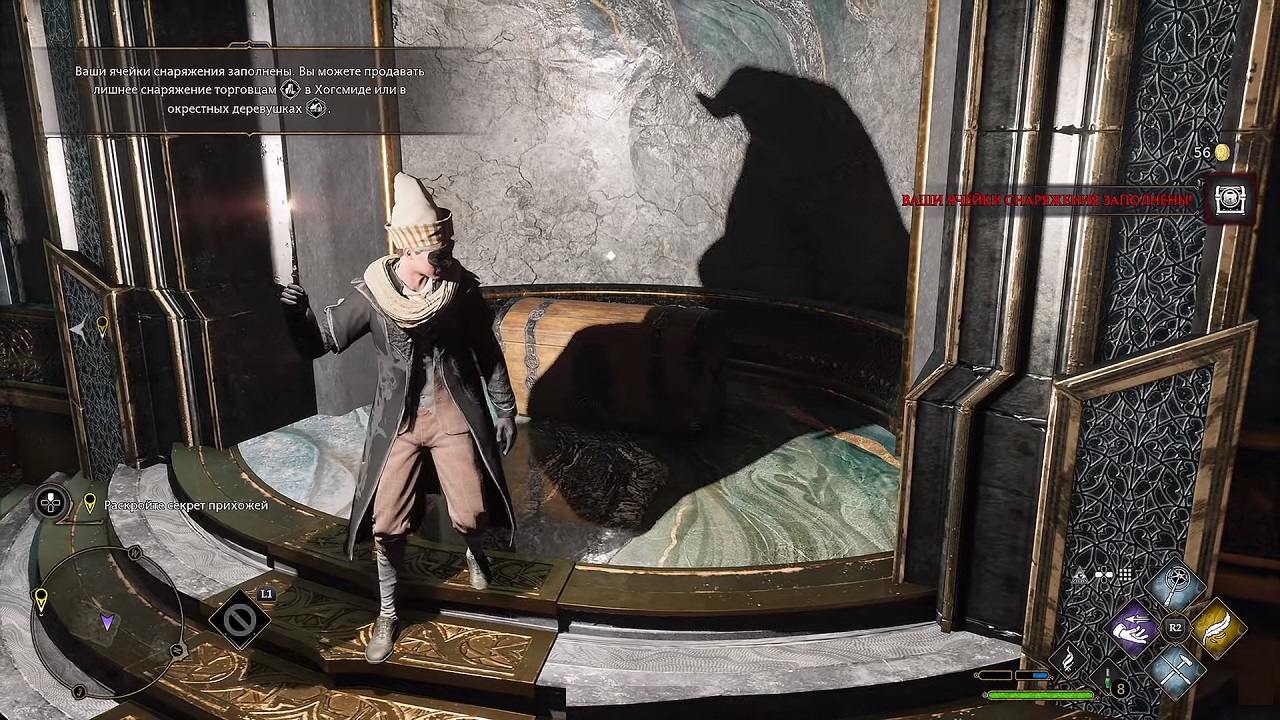This screenshot has width=1280, height=720.
Task: Click the Revelio pyramid eye indicator
Action: coord(1080,576)
